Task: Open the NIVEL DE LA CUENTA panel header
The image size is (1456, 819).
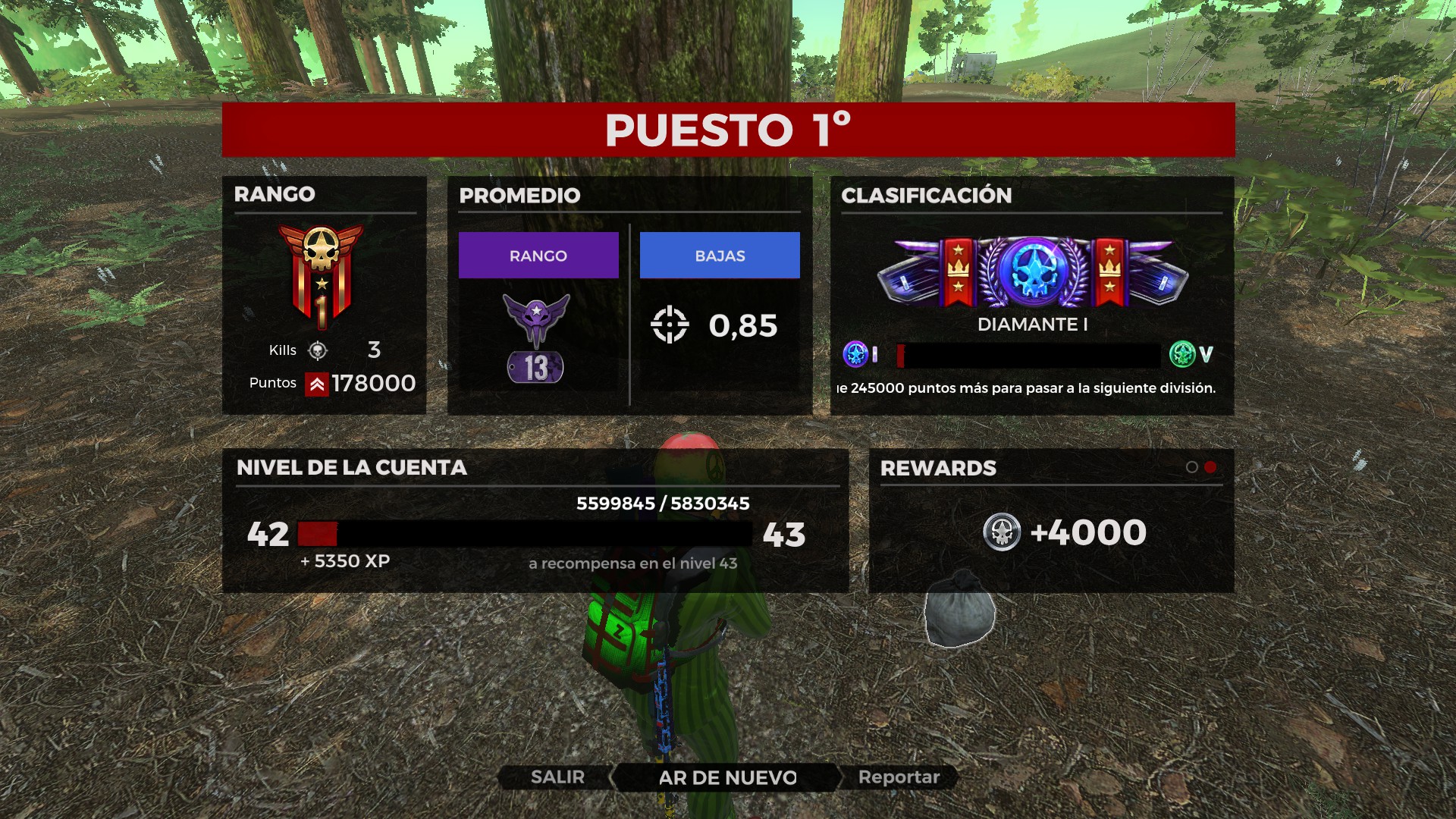Action: 351,468
